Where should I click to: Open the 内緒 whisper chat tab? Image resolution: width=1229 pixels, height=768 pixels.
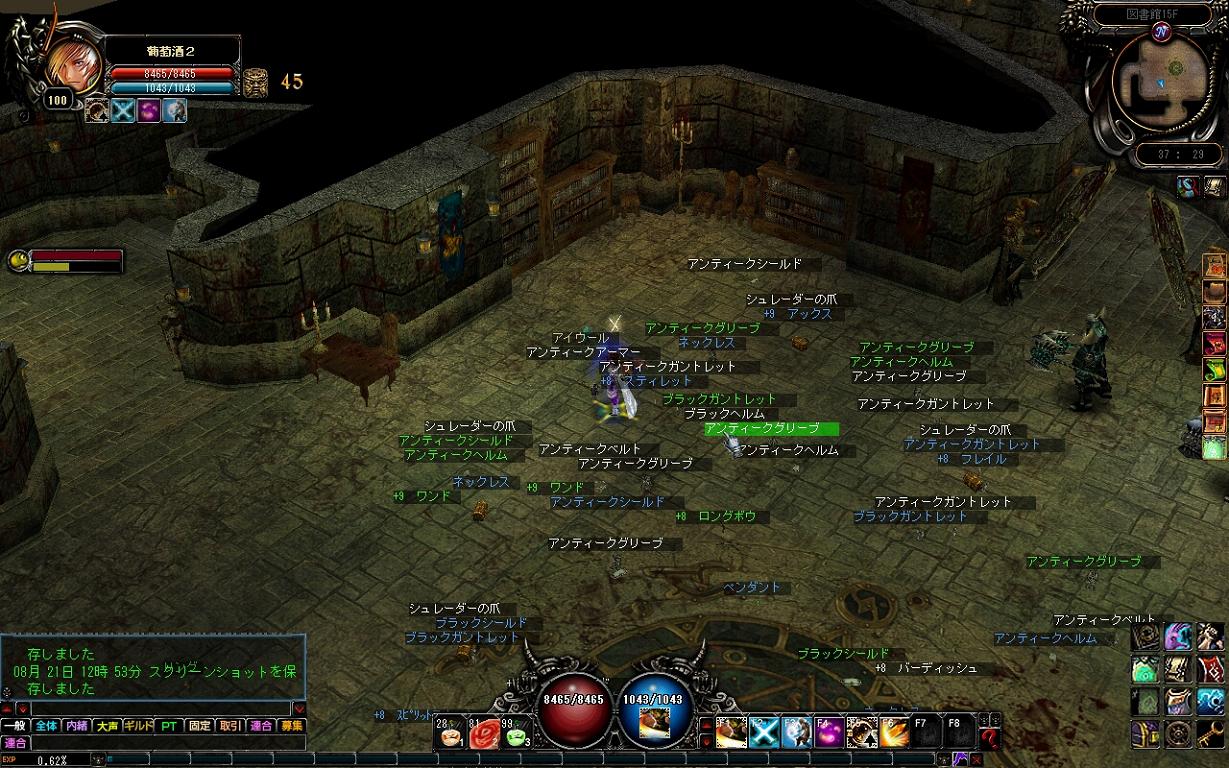(x=77, y=726)
